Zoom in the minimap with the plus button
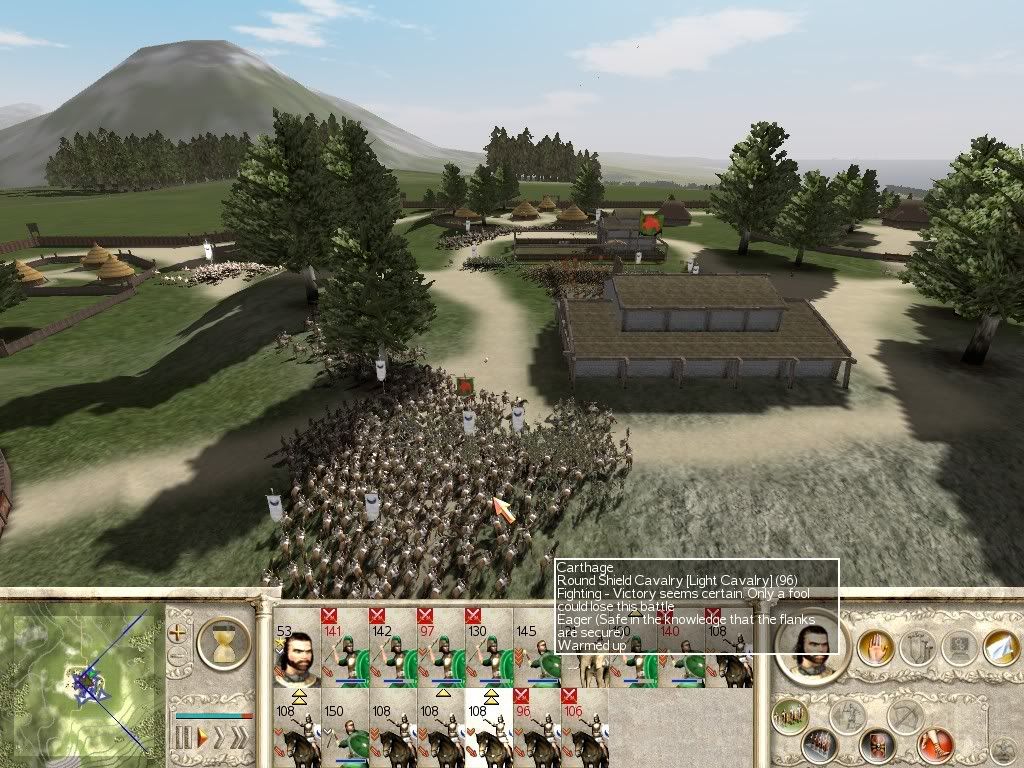Image resolution: width=1024 pixels, height=768 pixels. tap(179, 633)
